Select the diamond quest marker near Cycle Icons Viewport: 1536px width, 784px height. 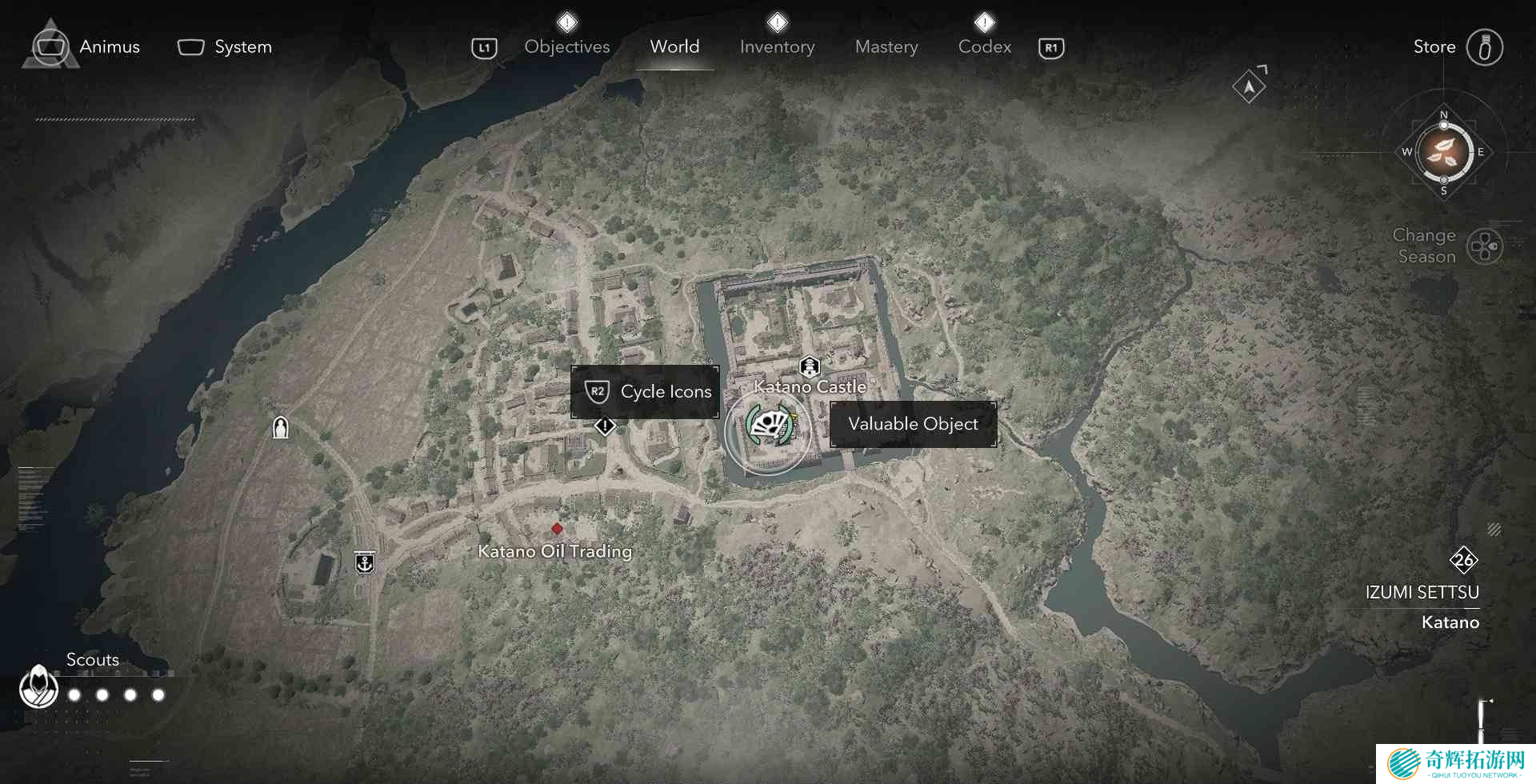605,426
